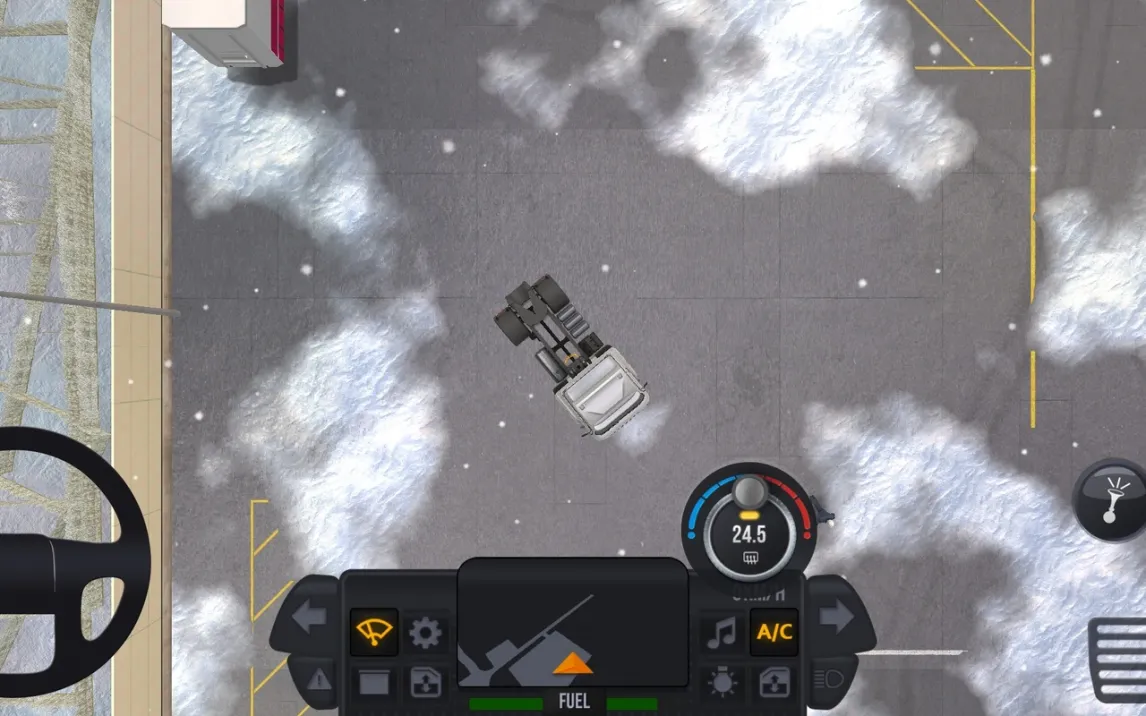Toggle the rear defrost icon under 24.5

point(749,559)
